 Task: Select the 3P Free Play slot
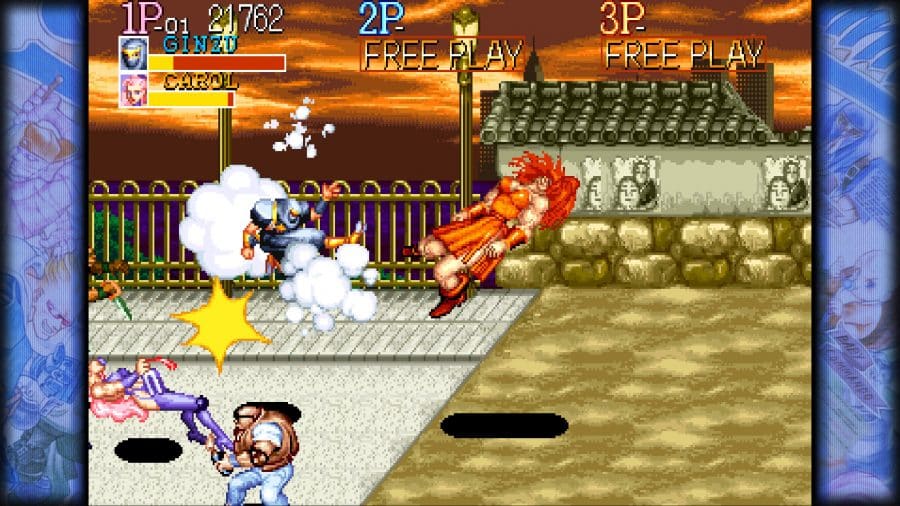684,54
